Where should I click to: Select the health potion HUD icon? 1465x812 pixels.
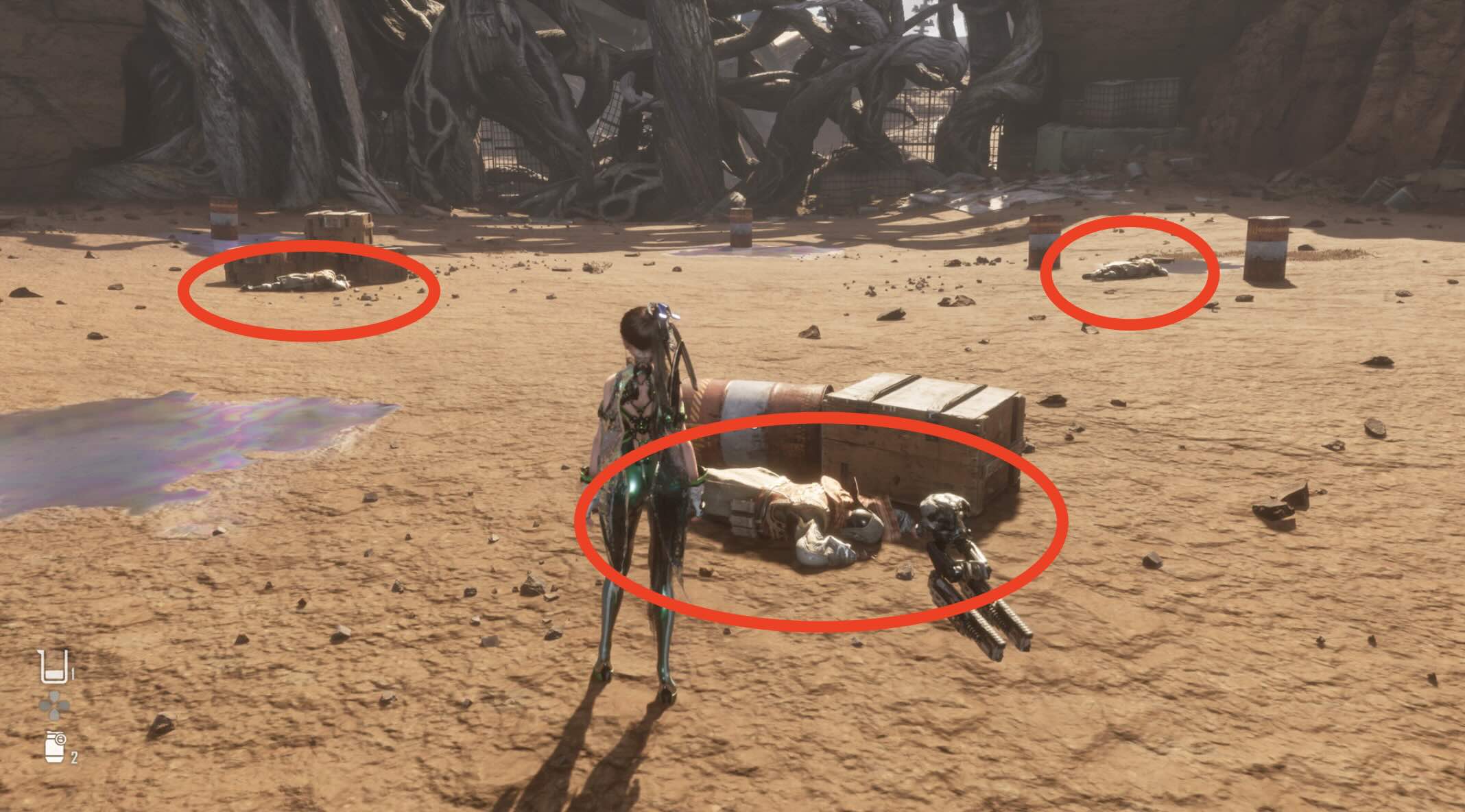point(53,667)
